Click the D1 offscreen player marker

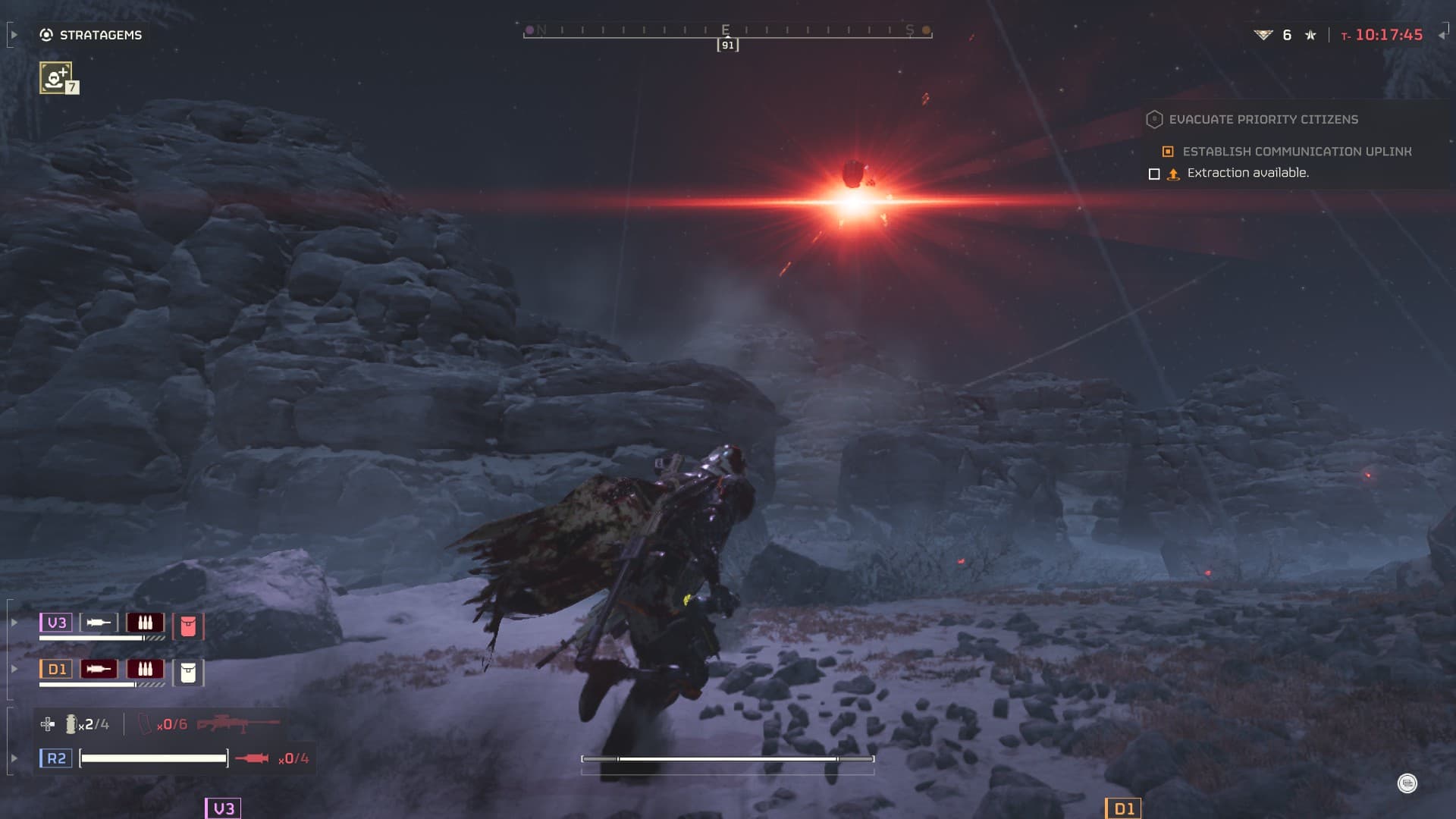tap(1123, 808)
